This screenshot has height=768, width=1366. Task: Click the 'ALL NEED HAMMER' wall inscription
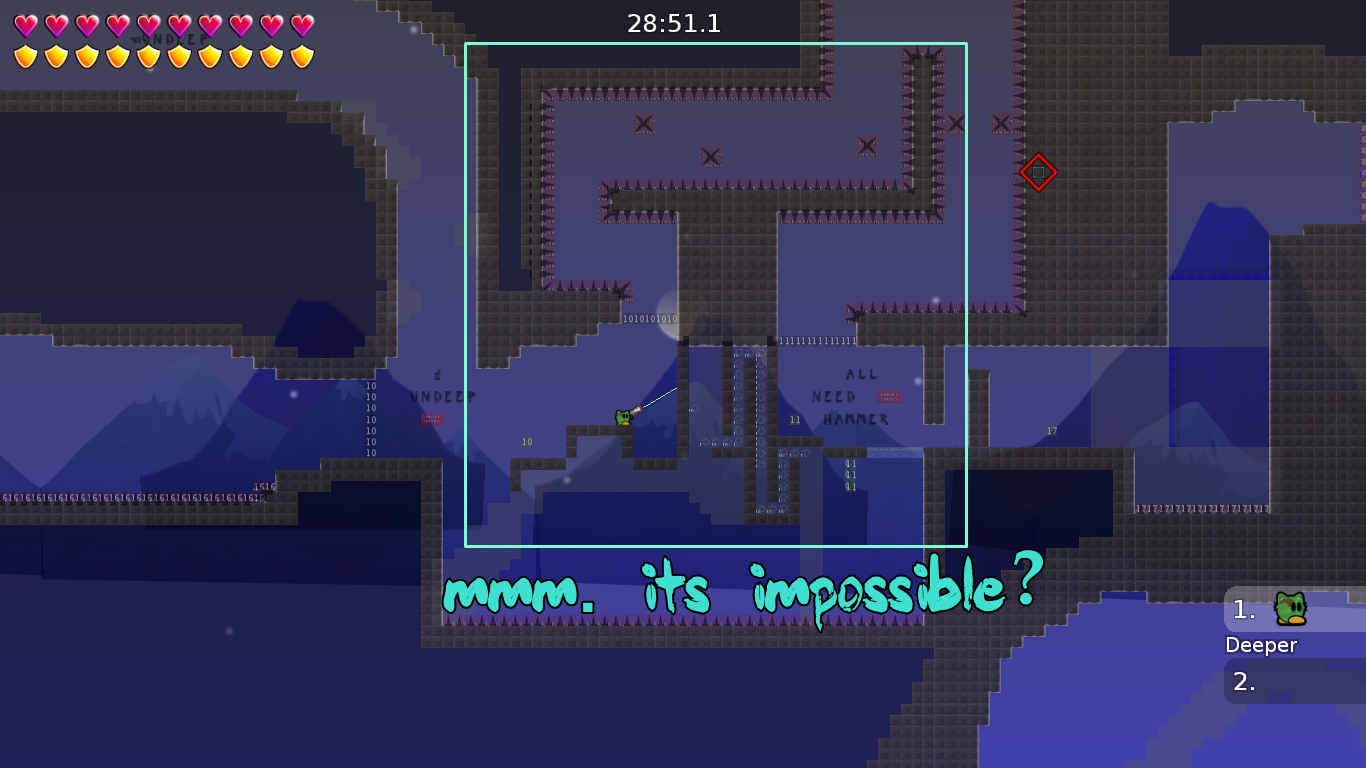pos(855,397)
